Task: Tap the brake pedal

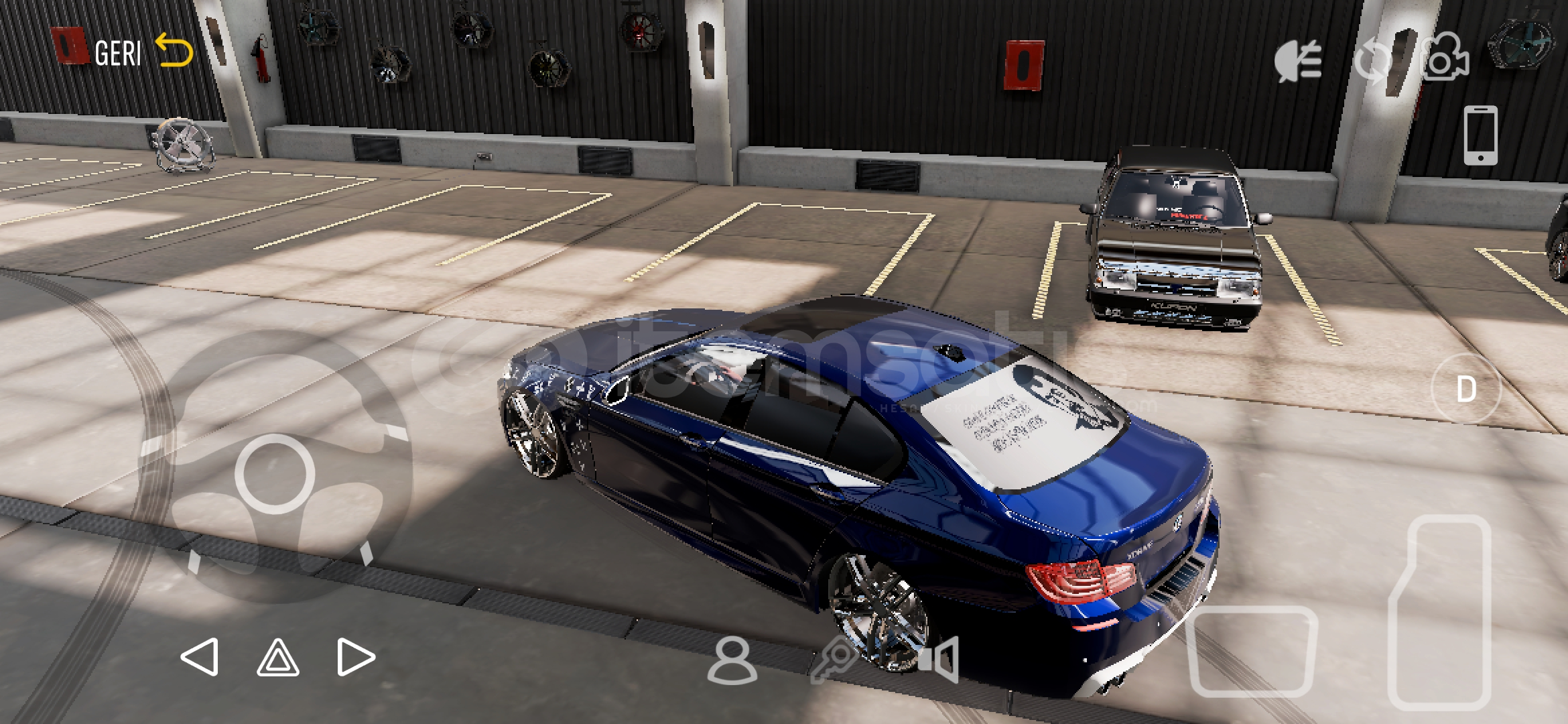Action: (1252, 652)
